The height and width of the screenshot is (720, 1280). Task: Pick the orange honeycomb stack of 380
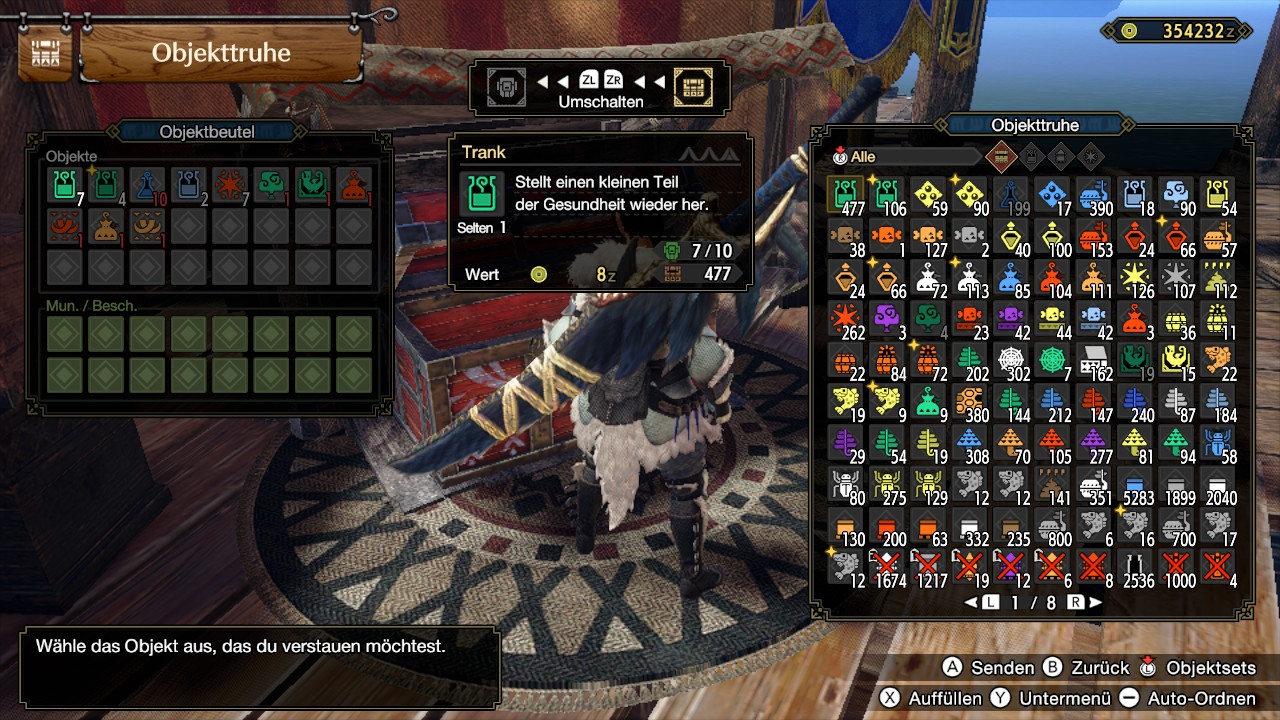click(970, 403)
